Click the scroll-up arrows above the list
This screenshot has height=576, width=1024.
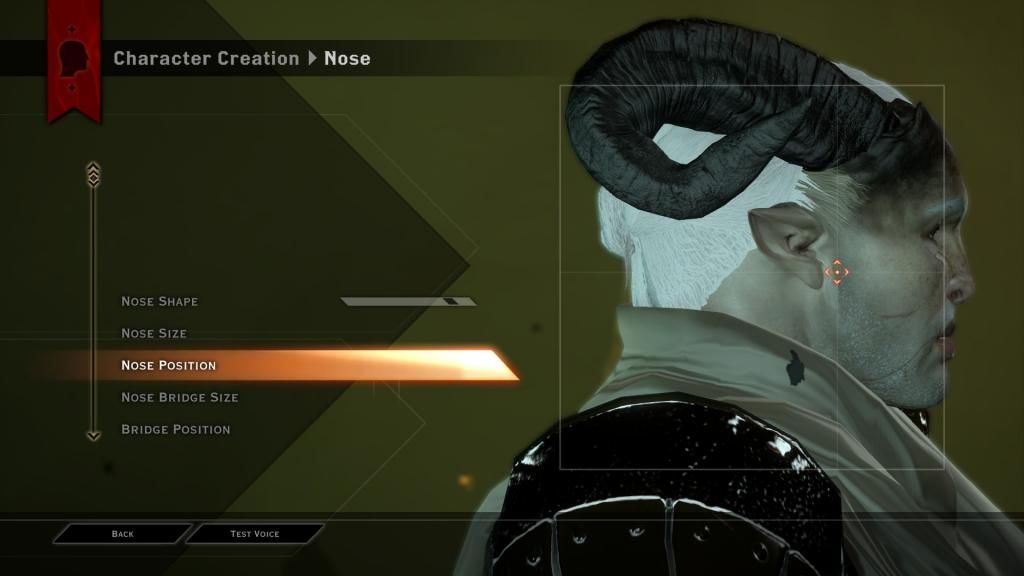coord(94,174)
